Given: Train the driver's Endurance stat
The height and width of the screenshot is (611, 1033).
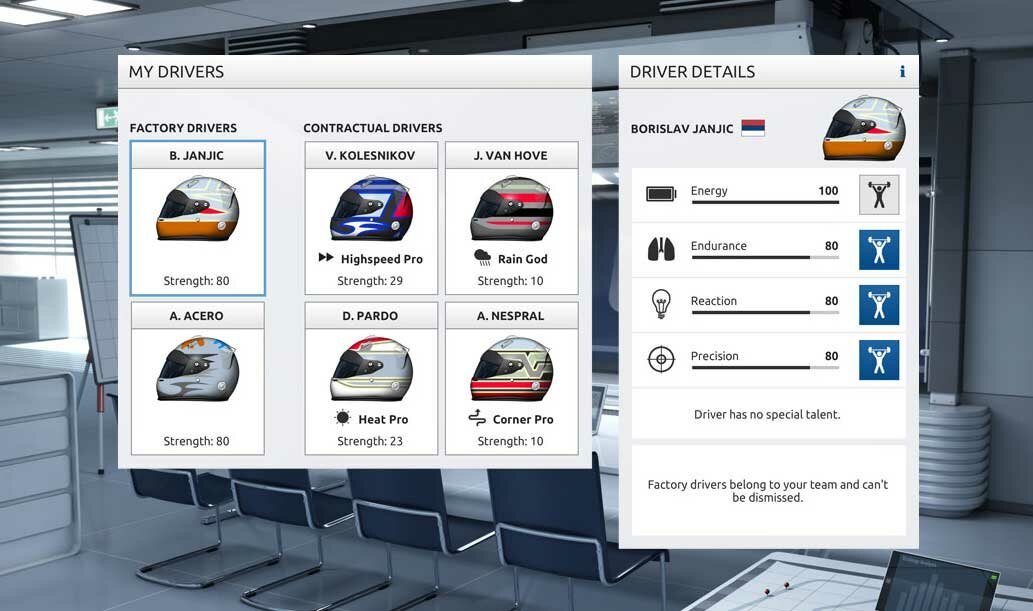Looking at the screenshot, I should (879, 250).
